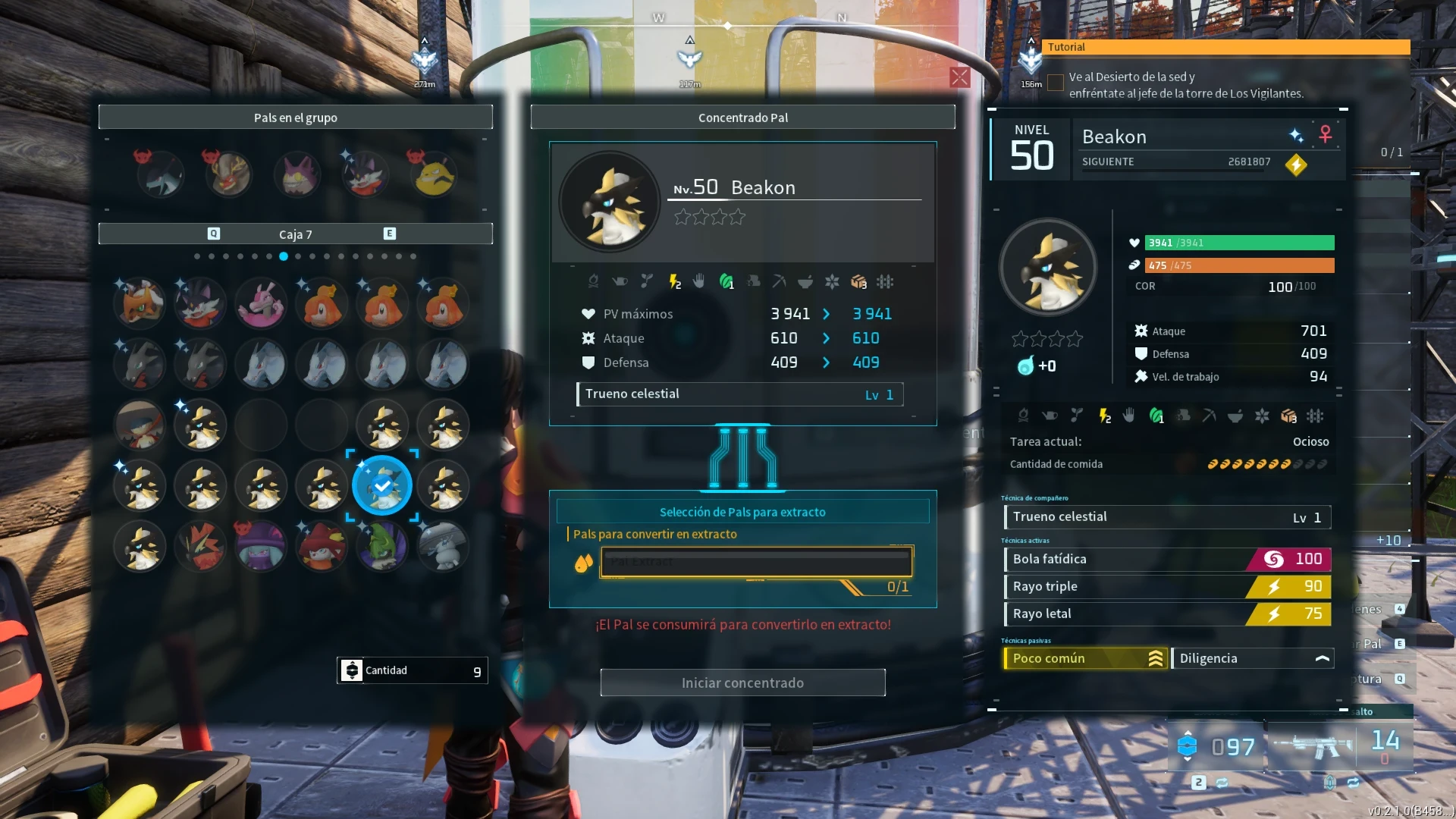The height and width of the screenshot is (819, 1456).
Task: Pick the pink rabbit Pal in the box
Action: coord(261,303)
